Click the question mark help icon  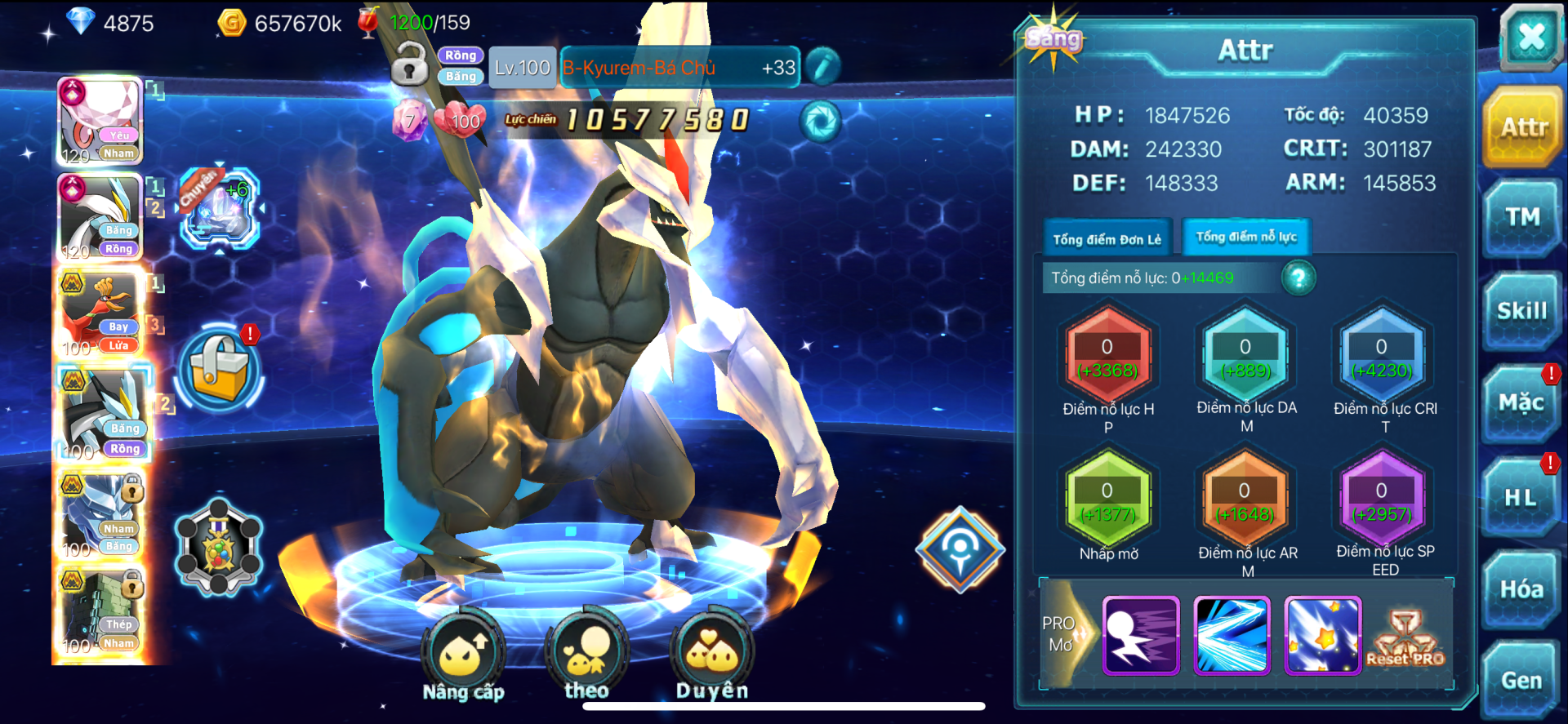pyautogui.click(x=1298, y=278)
